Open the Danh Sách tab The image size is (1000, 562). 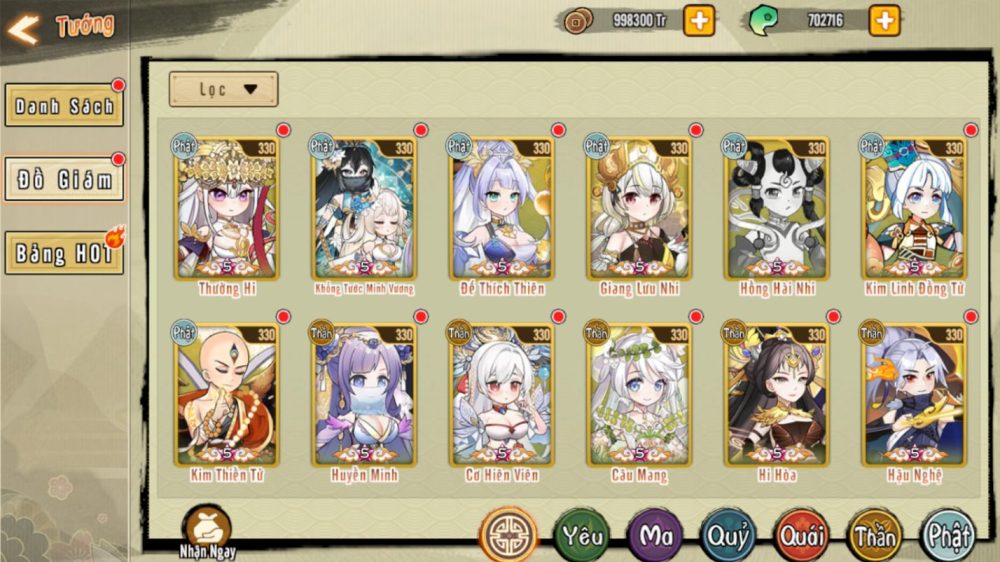[64, 105]
